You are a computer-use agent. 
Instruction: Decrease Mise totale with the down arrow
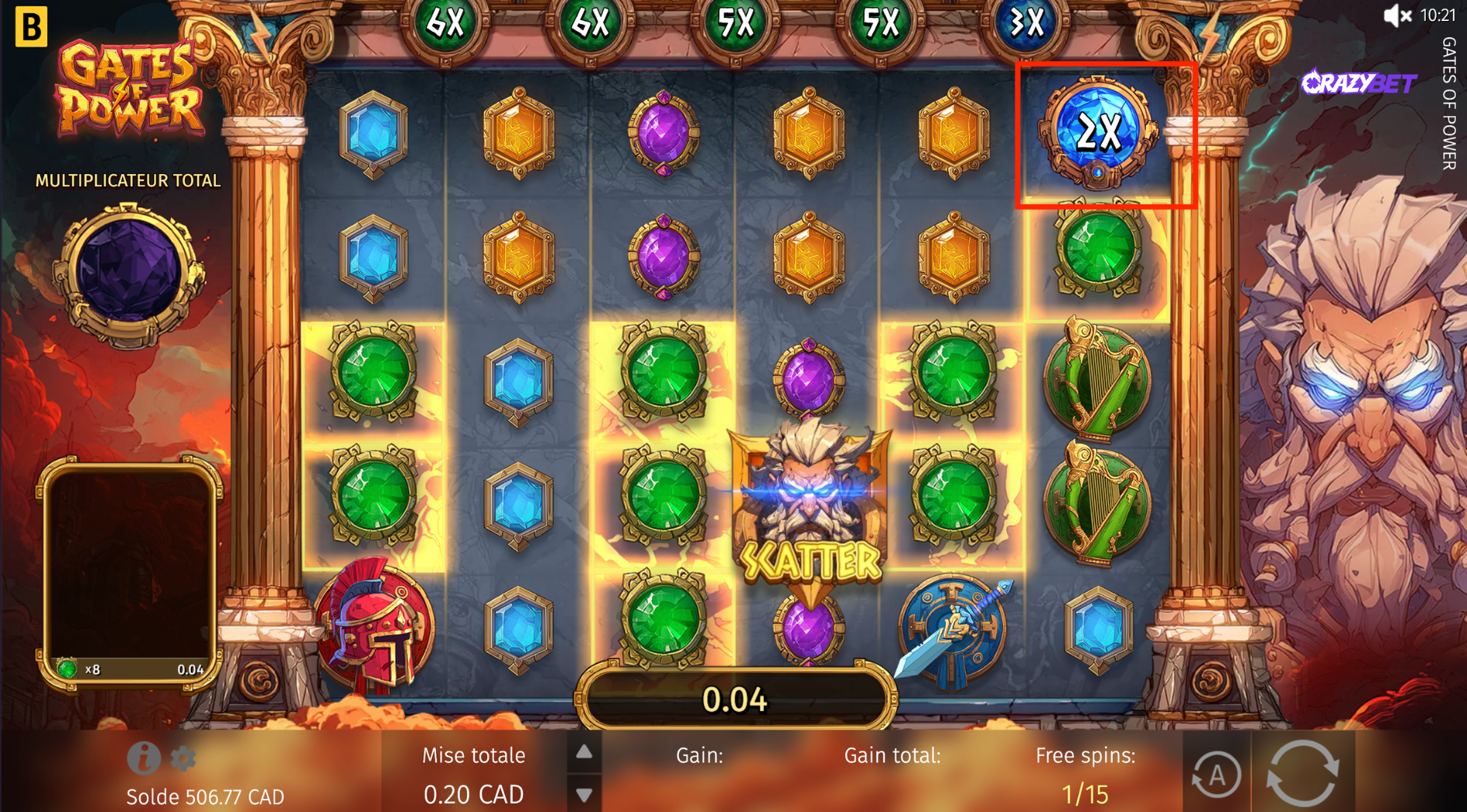pyautogui.click(x=584, y=794)
